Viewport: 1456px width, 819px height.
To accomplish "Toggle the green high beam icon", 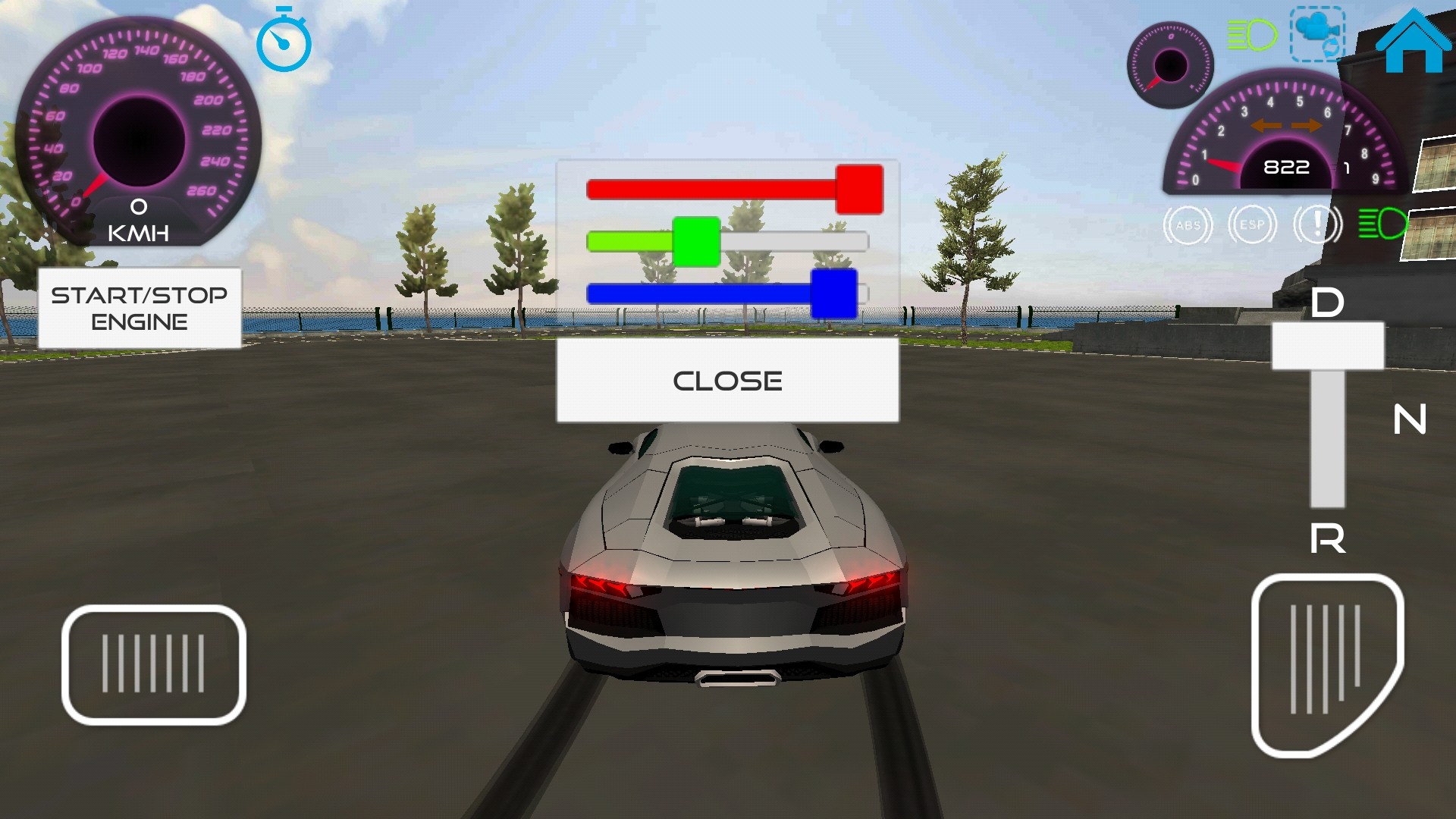I will pos(1382,224).
